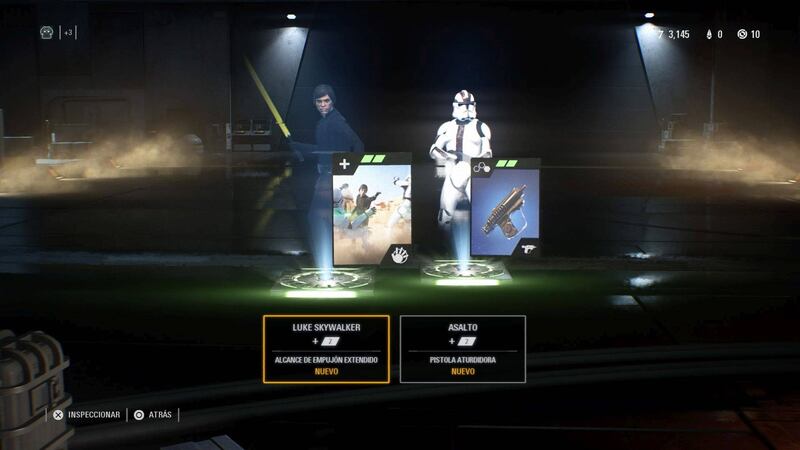Go back with the Atrás option
This screenshot has width=800, height=450.
pos(154,414)
